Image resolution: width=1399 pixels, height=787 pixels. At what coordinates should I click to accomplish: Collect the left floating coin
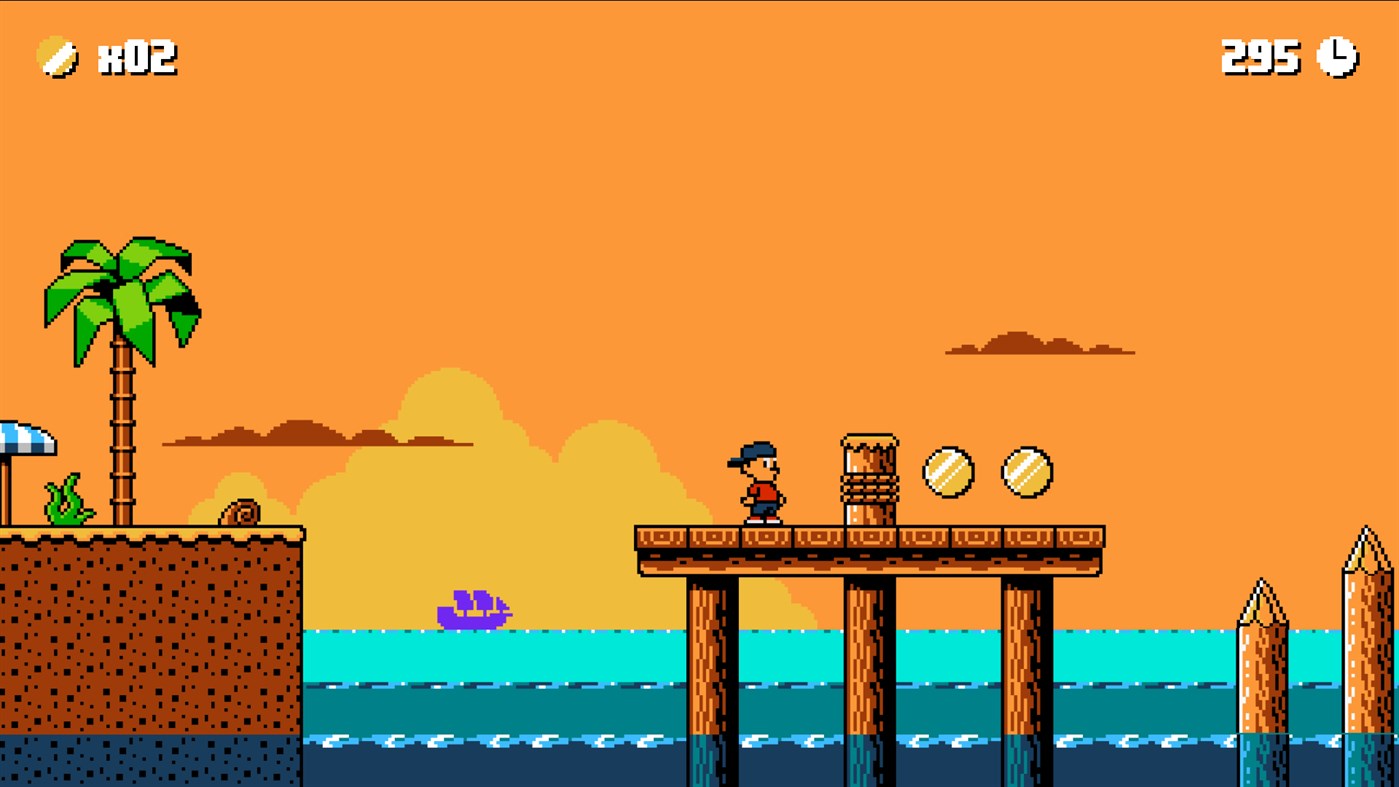coord(948,474)
